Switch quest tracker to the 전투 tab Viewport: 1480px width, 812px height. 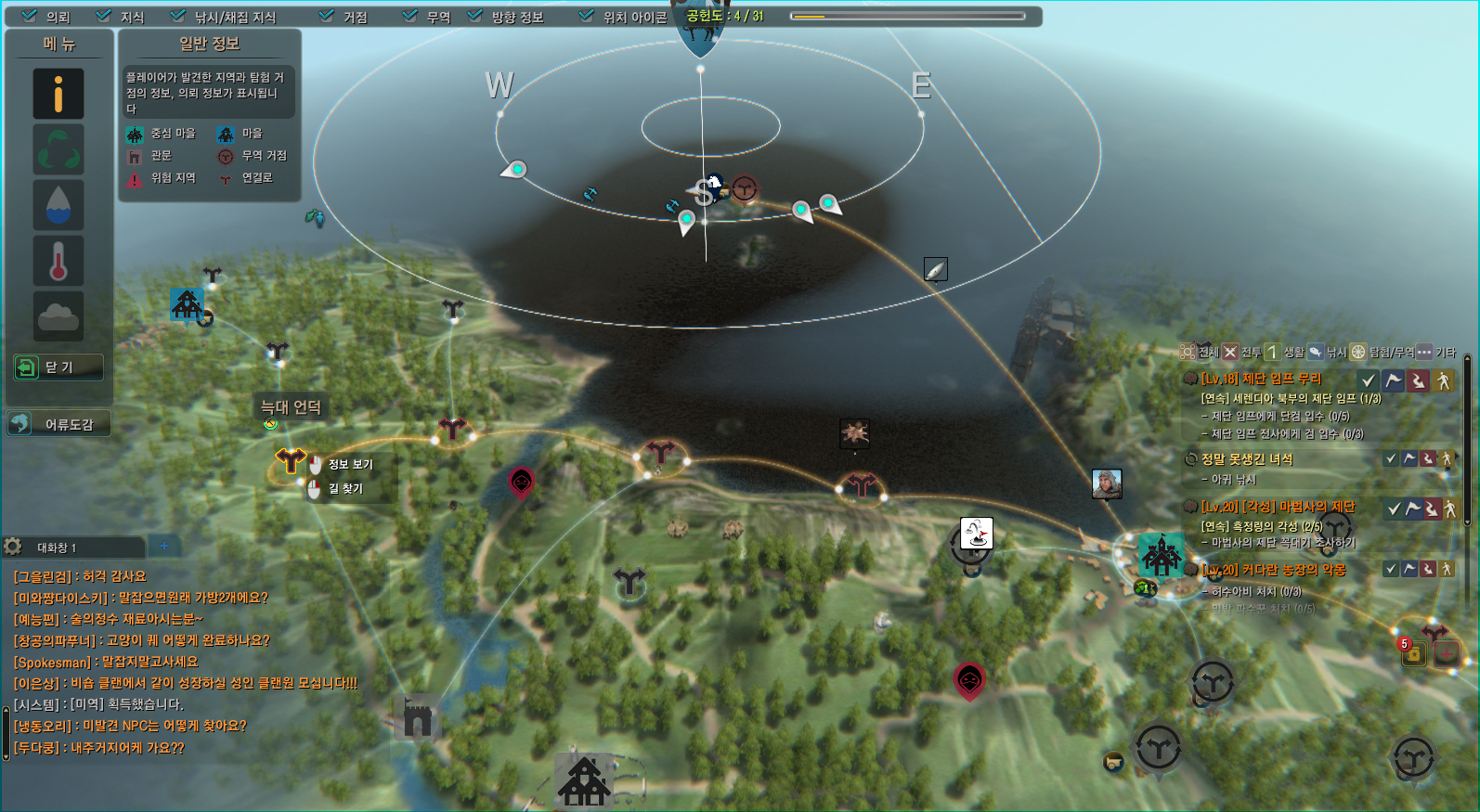(1241, 353)
